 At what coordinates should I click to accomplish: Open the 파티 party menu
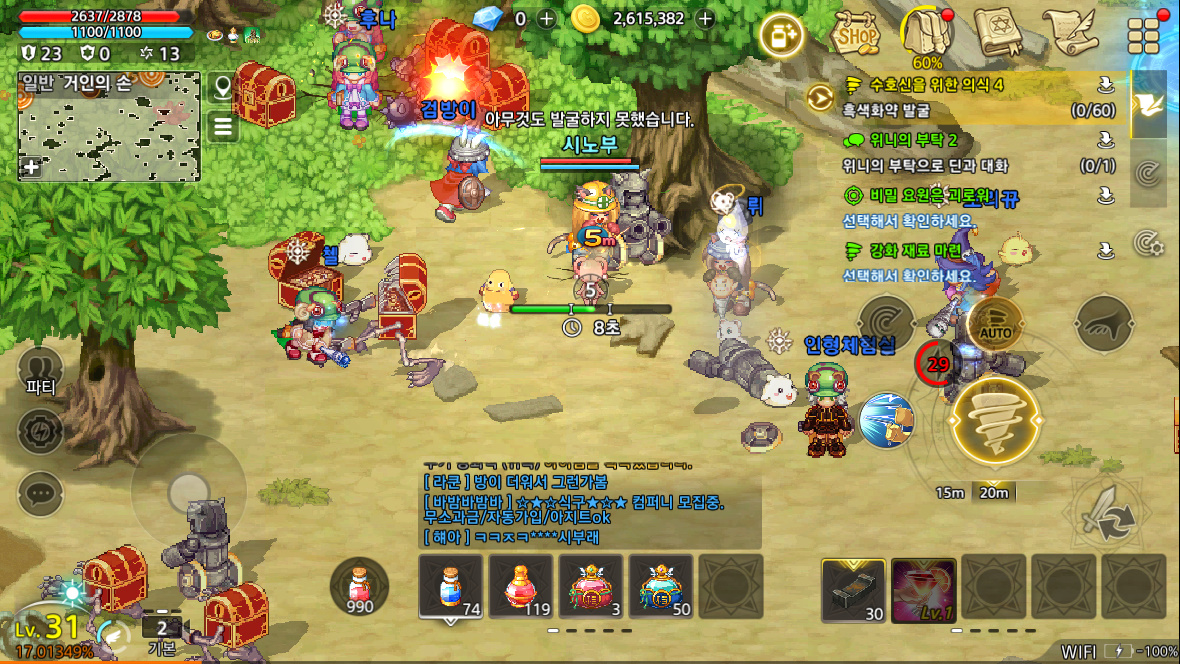41,370
